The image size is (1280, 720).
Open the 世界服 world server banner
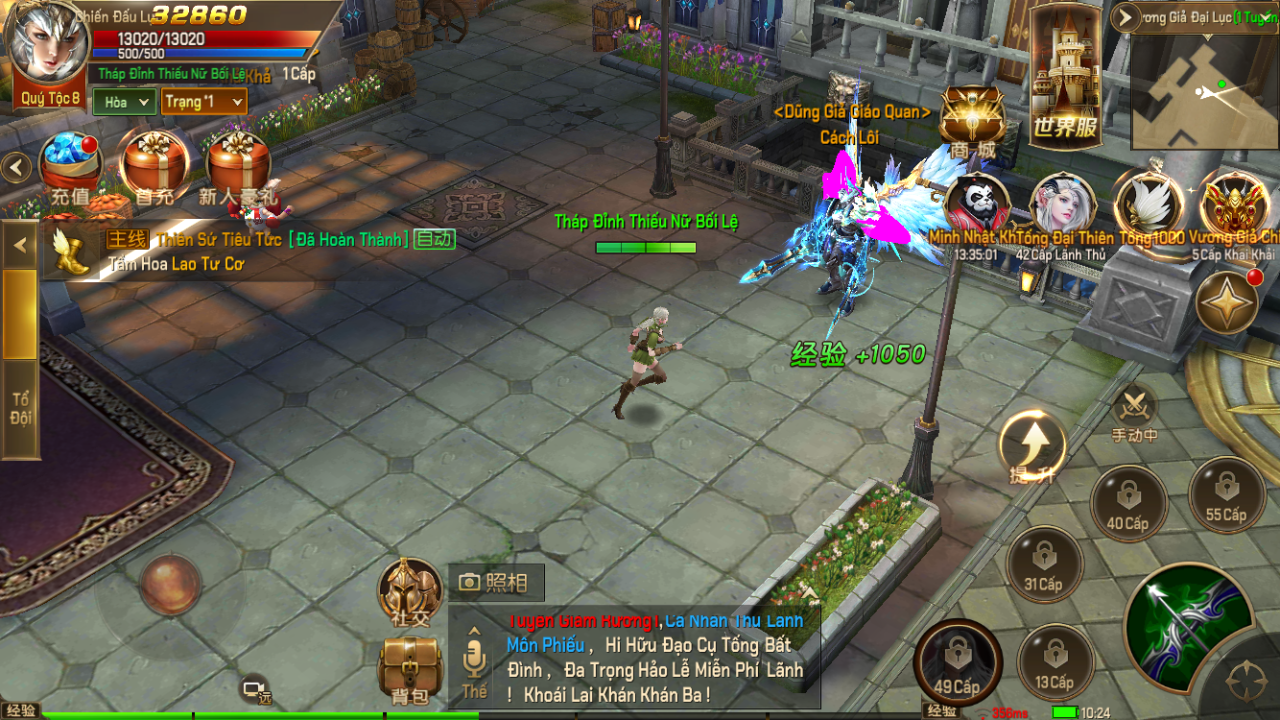1065,75
